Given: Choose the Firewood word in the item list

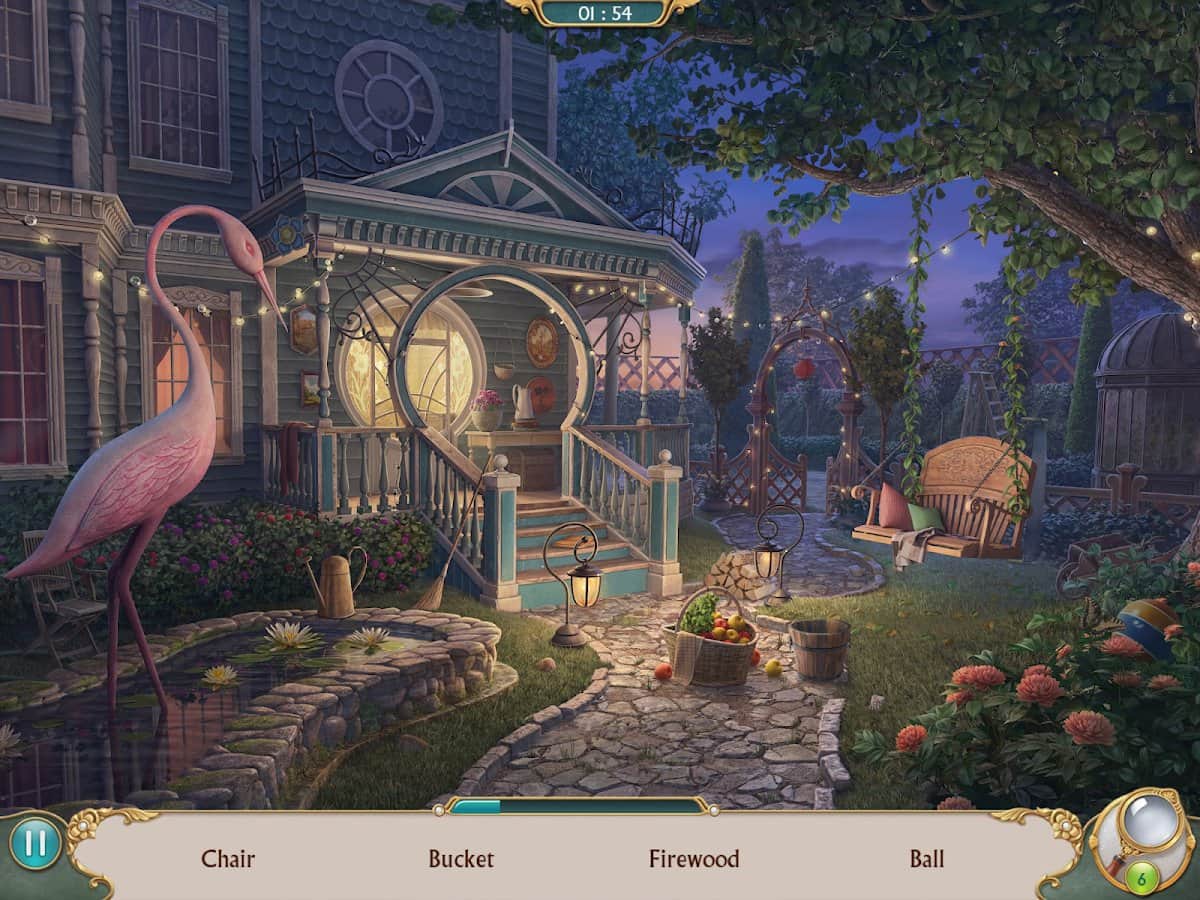Looking at the screenshot, I should click(x=694, y=858).
